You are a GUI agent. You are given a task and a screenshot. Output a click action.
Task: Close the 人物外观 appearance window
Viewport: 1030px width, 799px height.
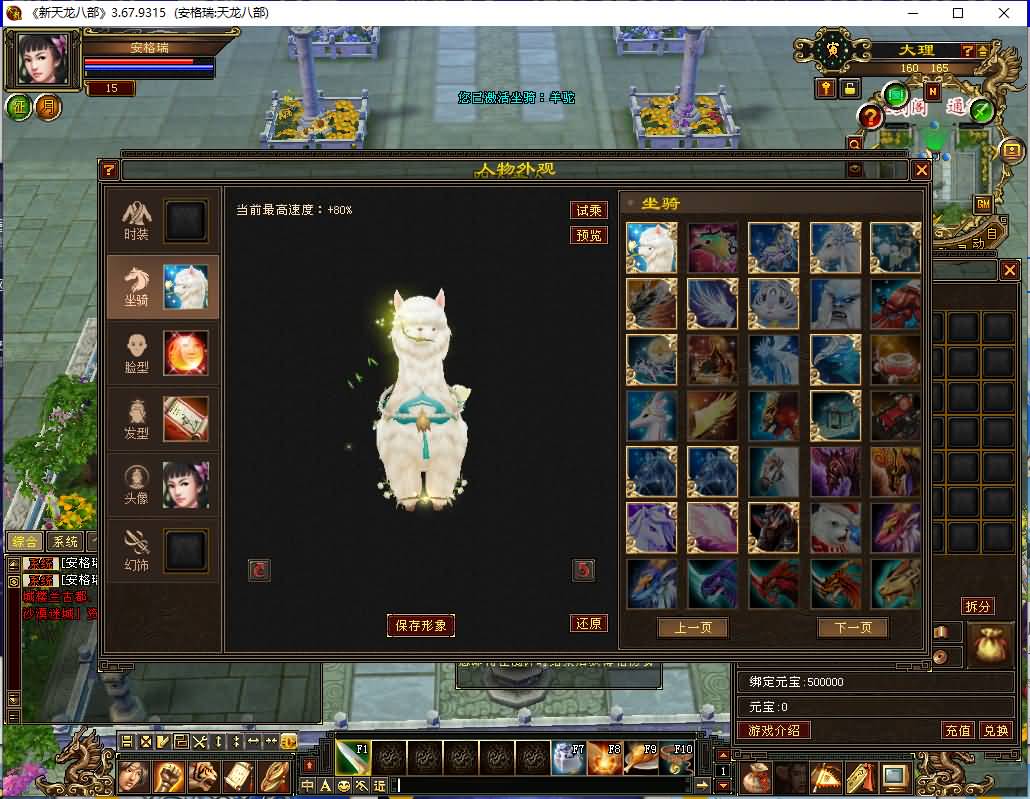point(921,170)
